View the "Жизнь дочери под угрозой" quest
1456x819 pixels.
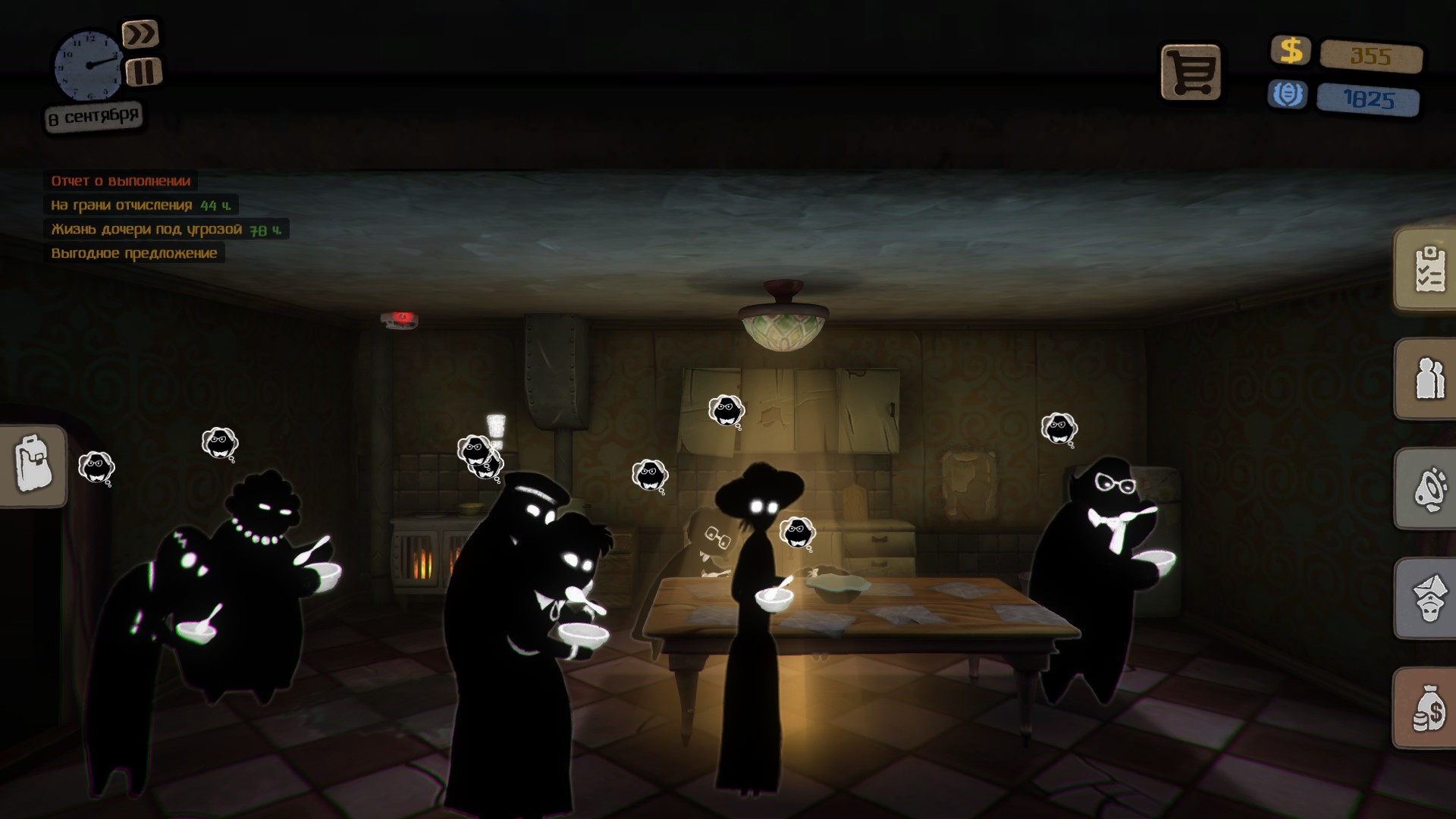coord(165,229)
